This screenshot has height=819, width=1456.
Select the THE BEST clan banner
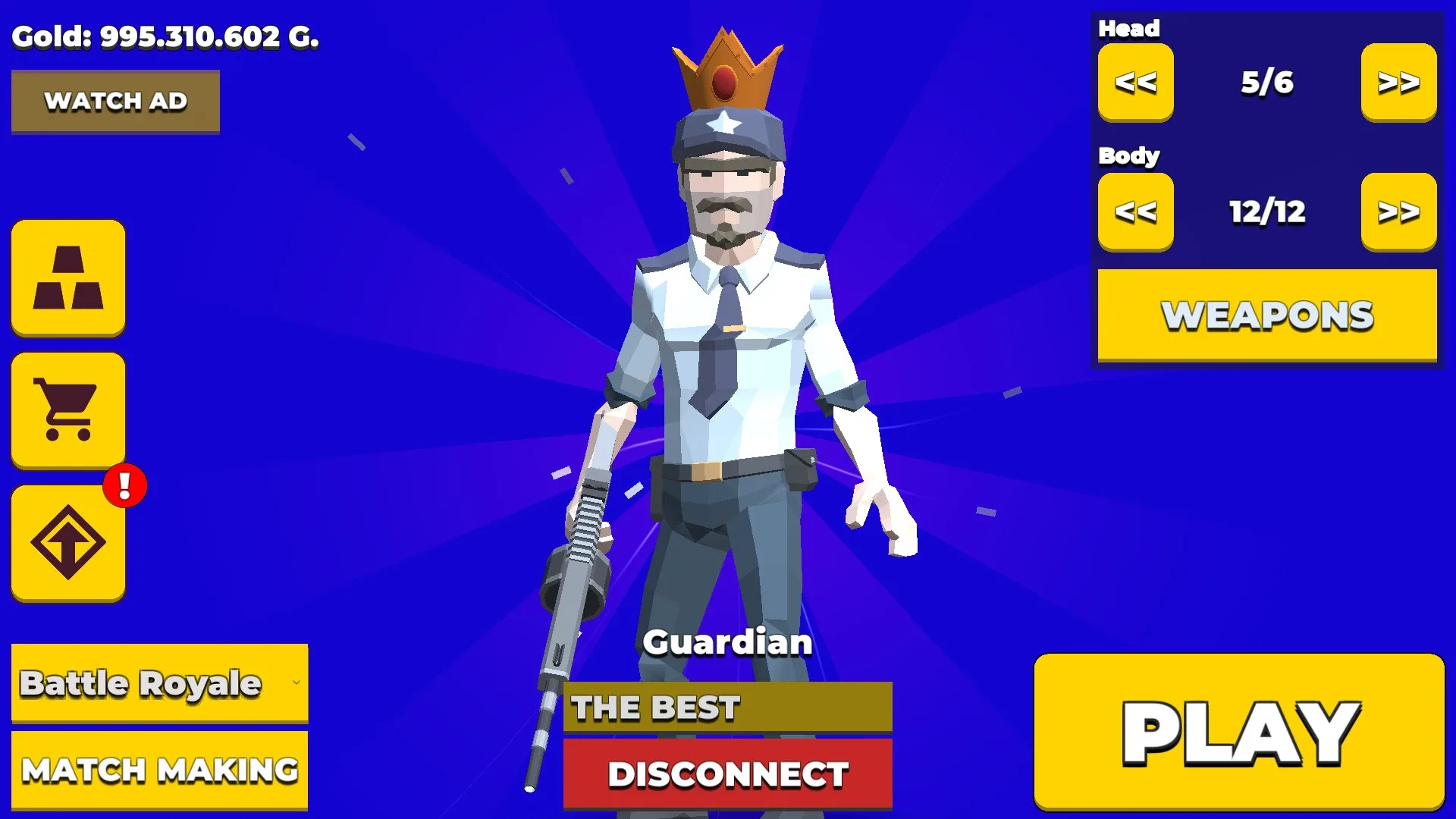click(x=726, y=708)
